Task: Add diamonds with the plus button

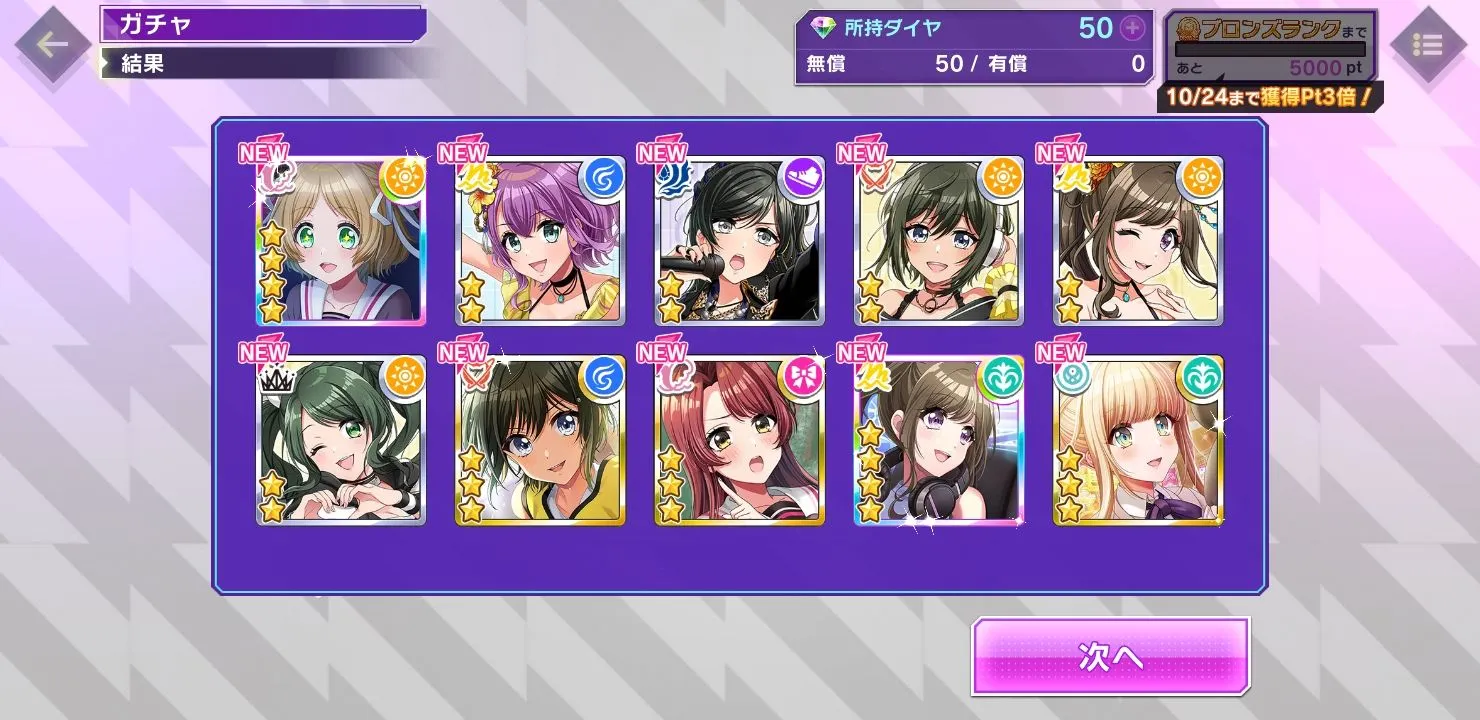Action: [x=1132, y=28]
